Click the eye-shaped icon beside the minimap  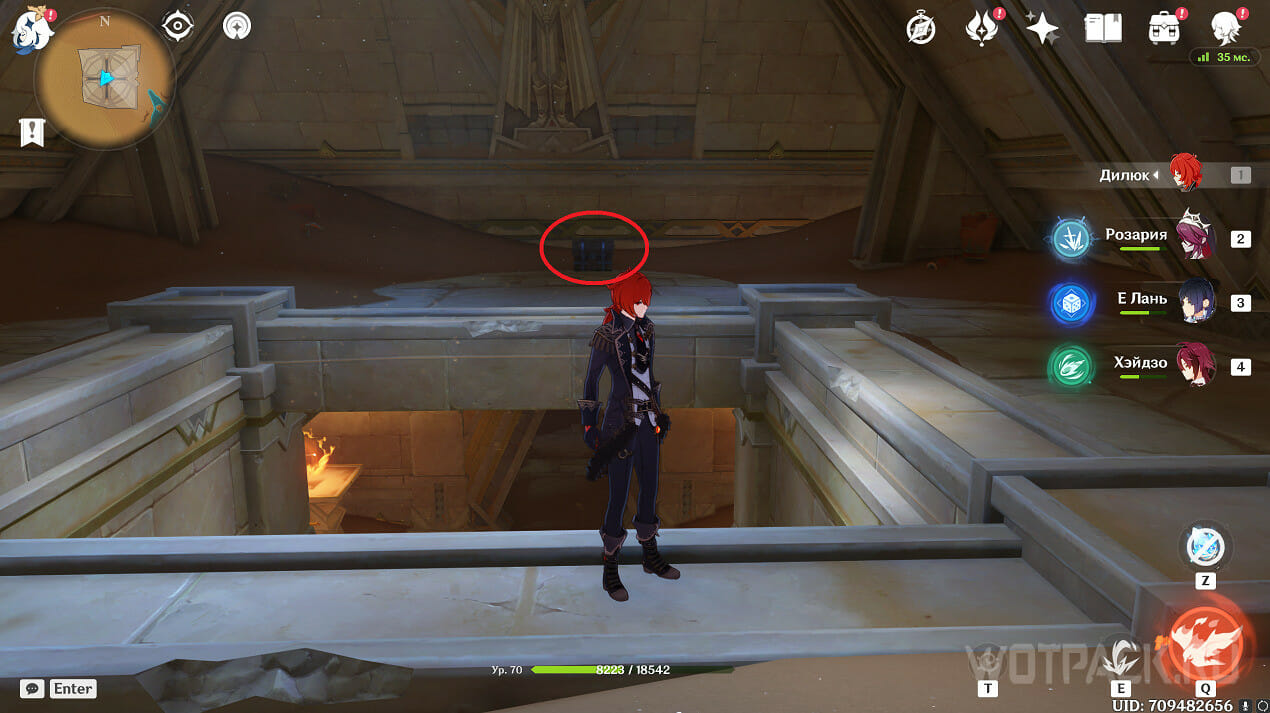point(178,25)
